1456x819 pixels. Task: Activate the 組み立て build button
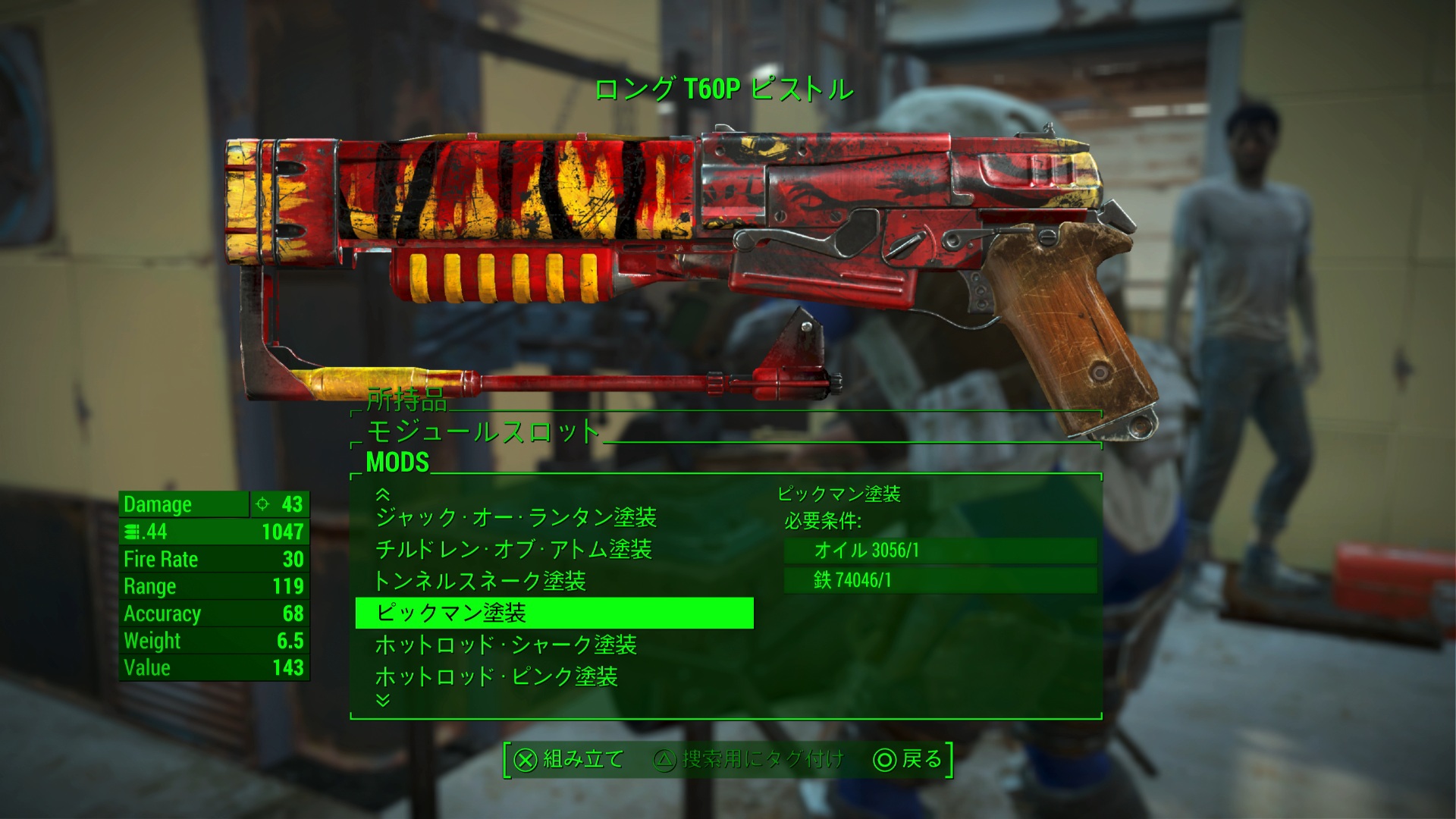(x=569, y=759)
